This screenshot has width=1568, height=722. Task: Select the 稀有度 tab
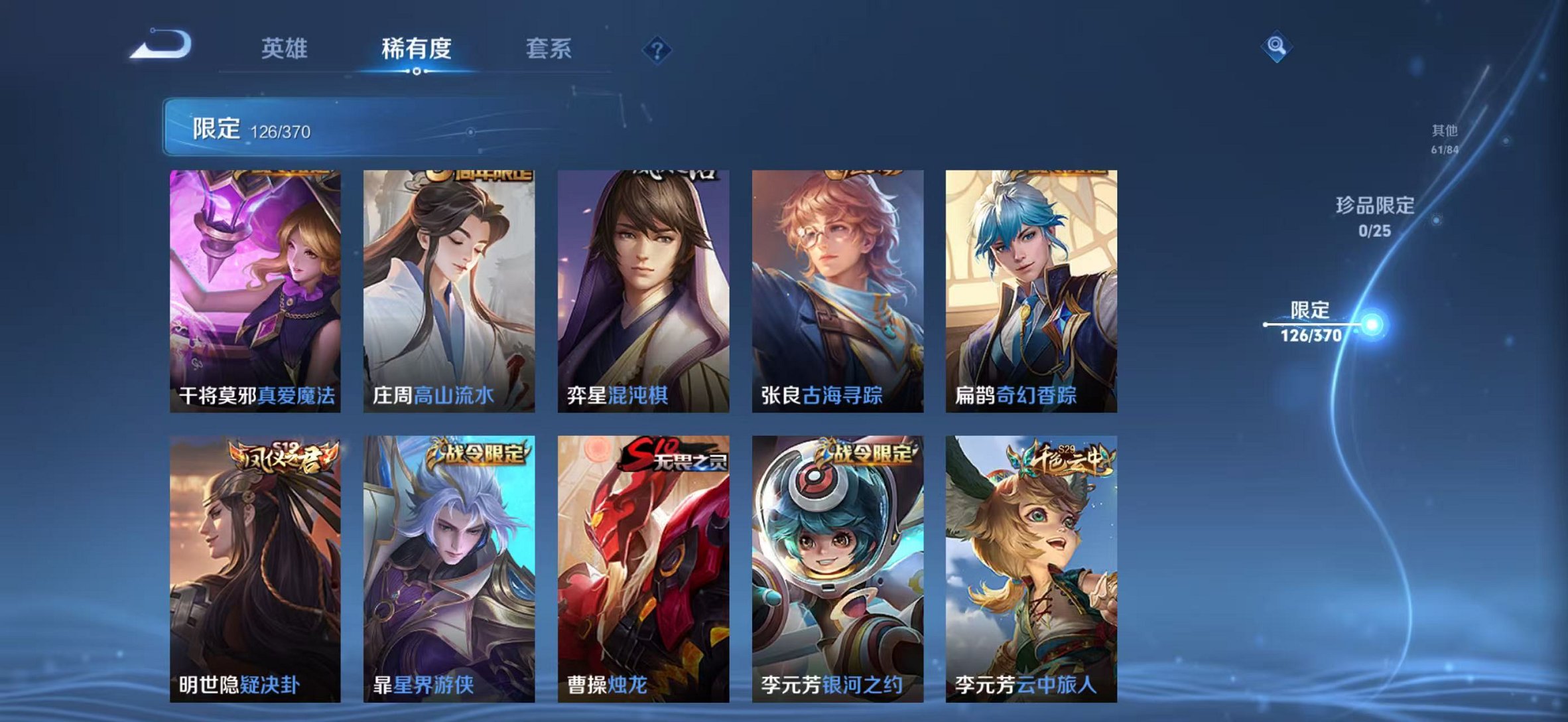(417, 48)
